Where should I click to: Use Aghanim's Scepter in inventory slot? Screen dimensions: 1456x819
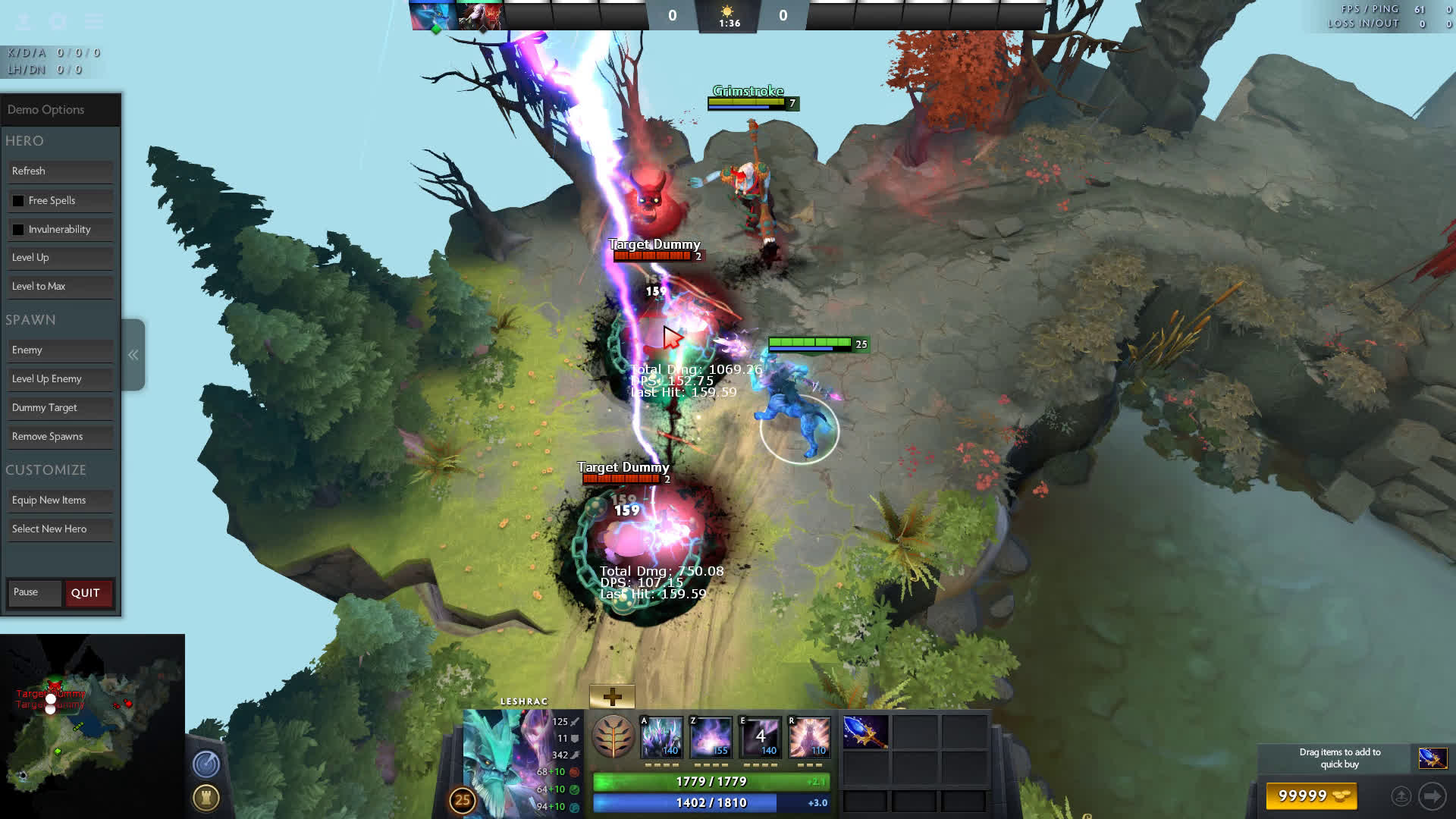tap(865, 733)
